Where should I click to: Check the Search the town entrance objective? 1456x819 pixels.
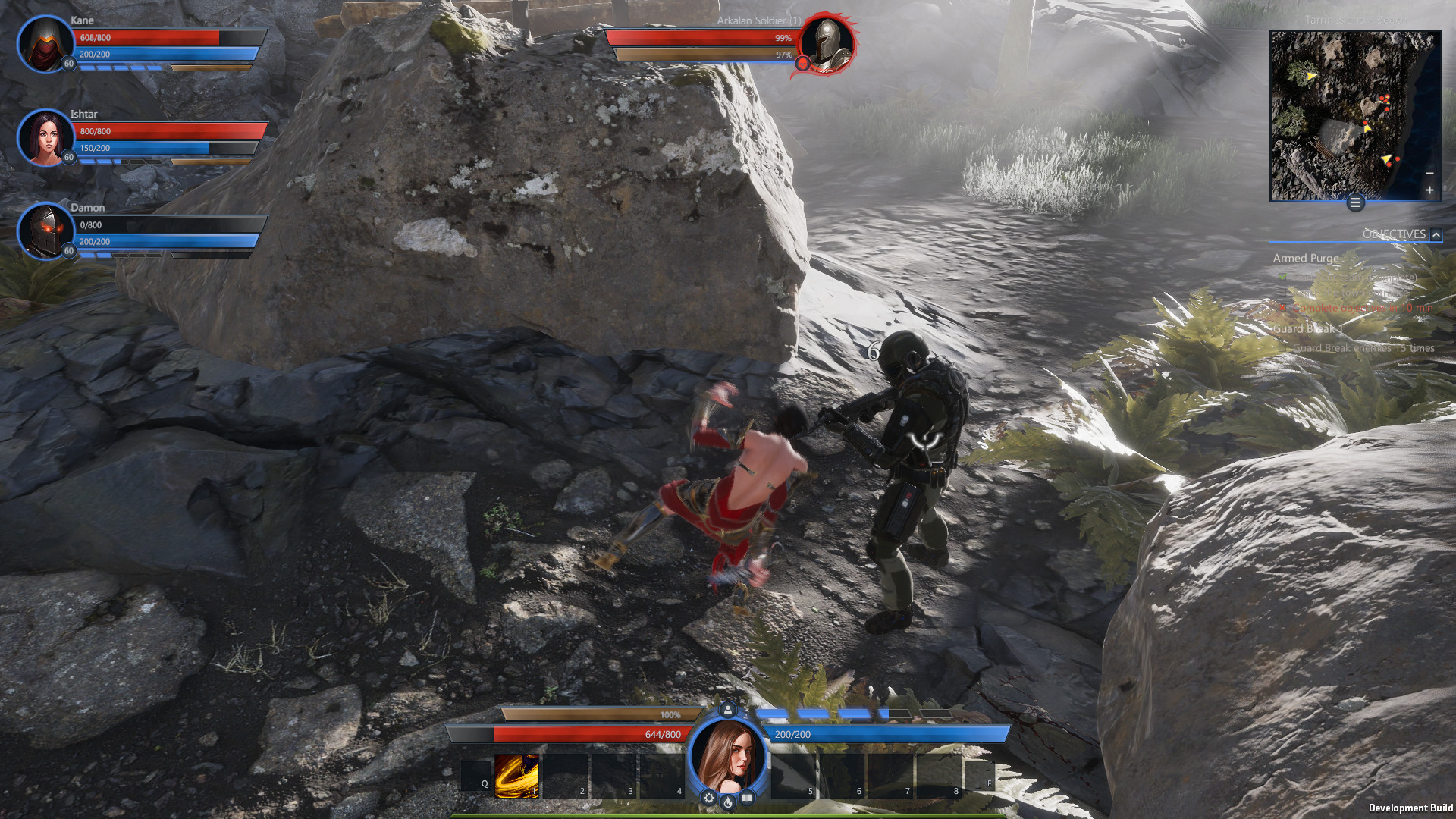pos(1282,293)
